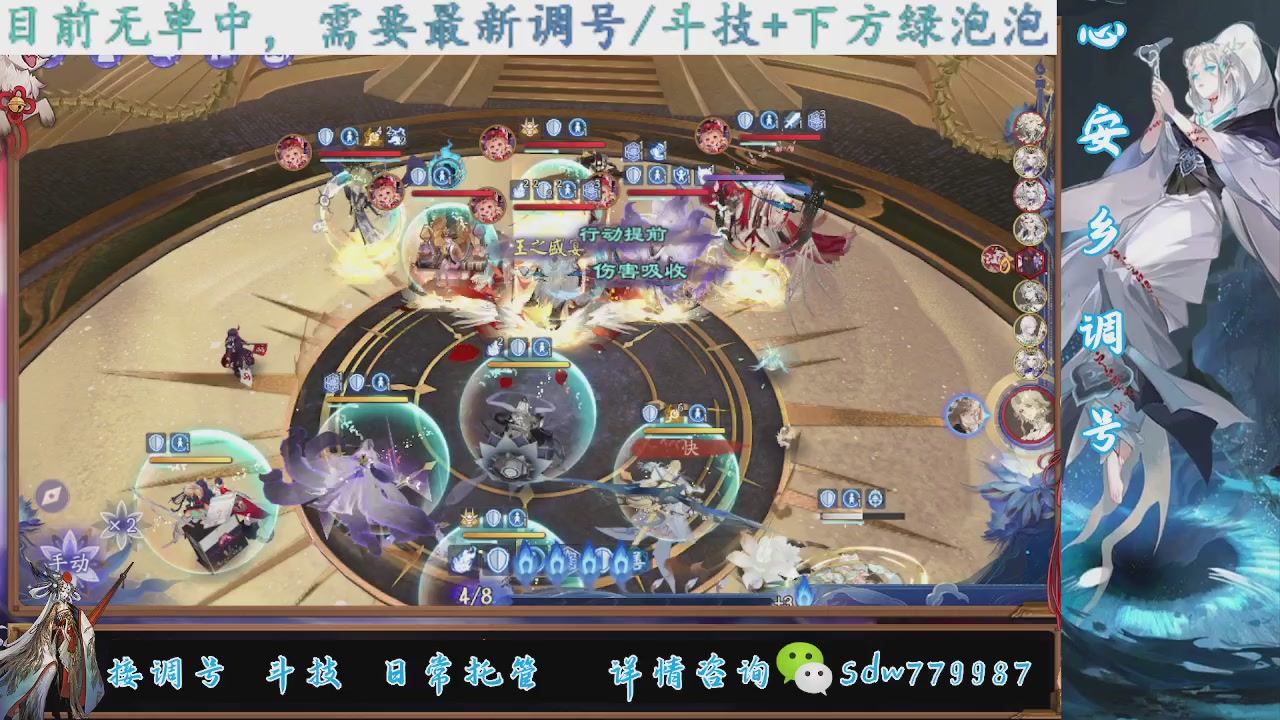Click the white feather buff icon above 4/8

pyautogui.click(x=464, y=561)
